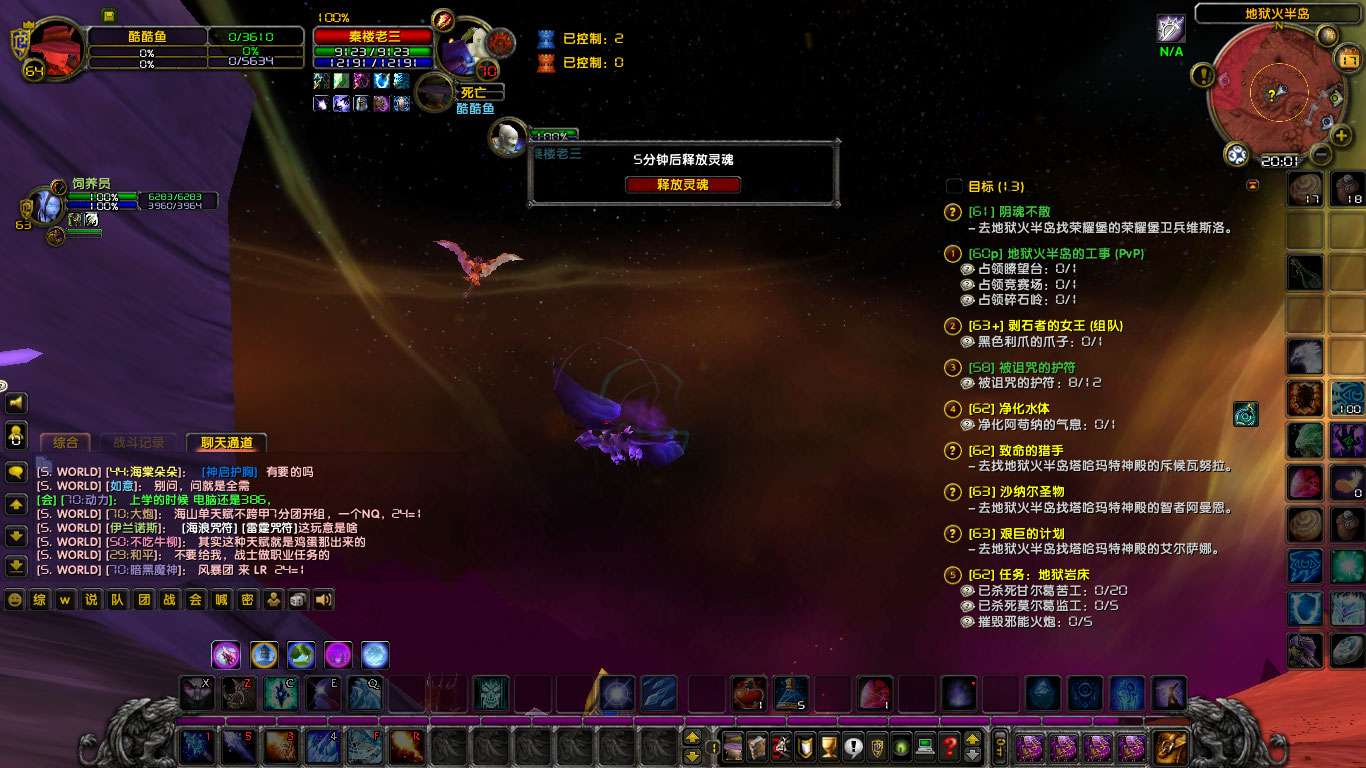Viewport: 1366px width, 768px height.
Task: Open the emote smiley icon beside chat channels
Action: pyautogui.click(x=14, y=600)
